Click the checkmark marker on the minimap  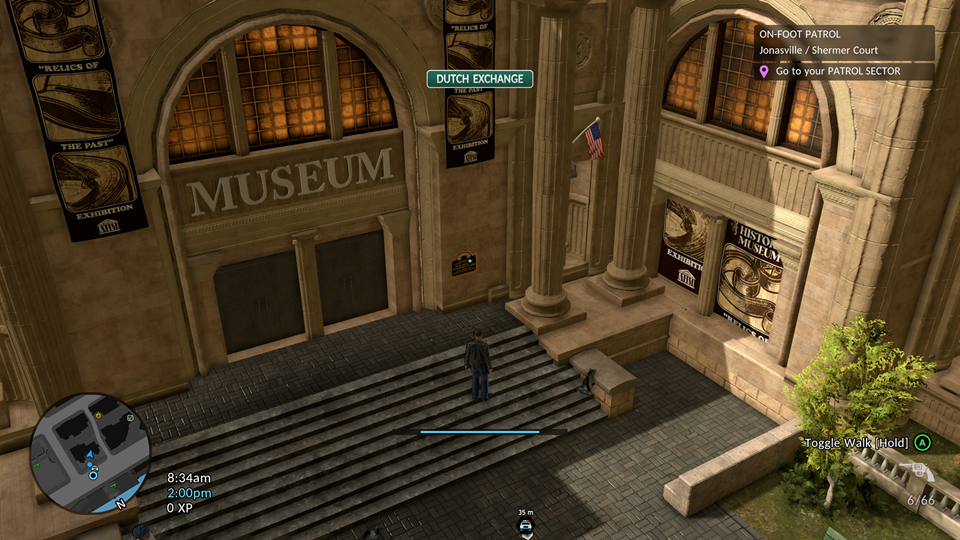tap(130, 418)
